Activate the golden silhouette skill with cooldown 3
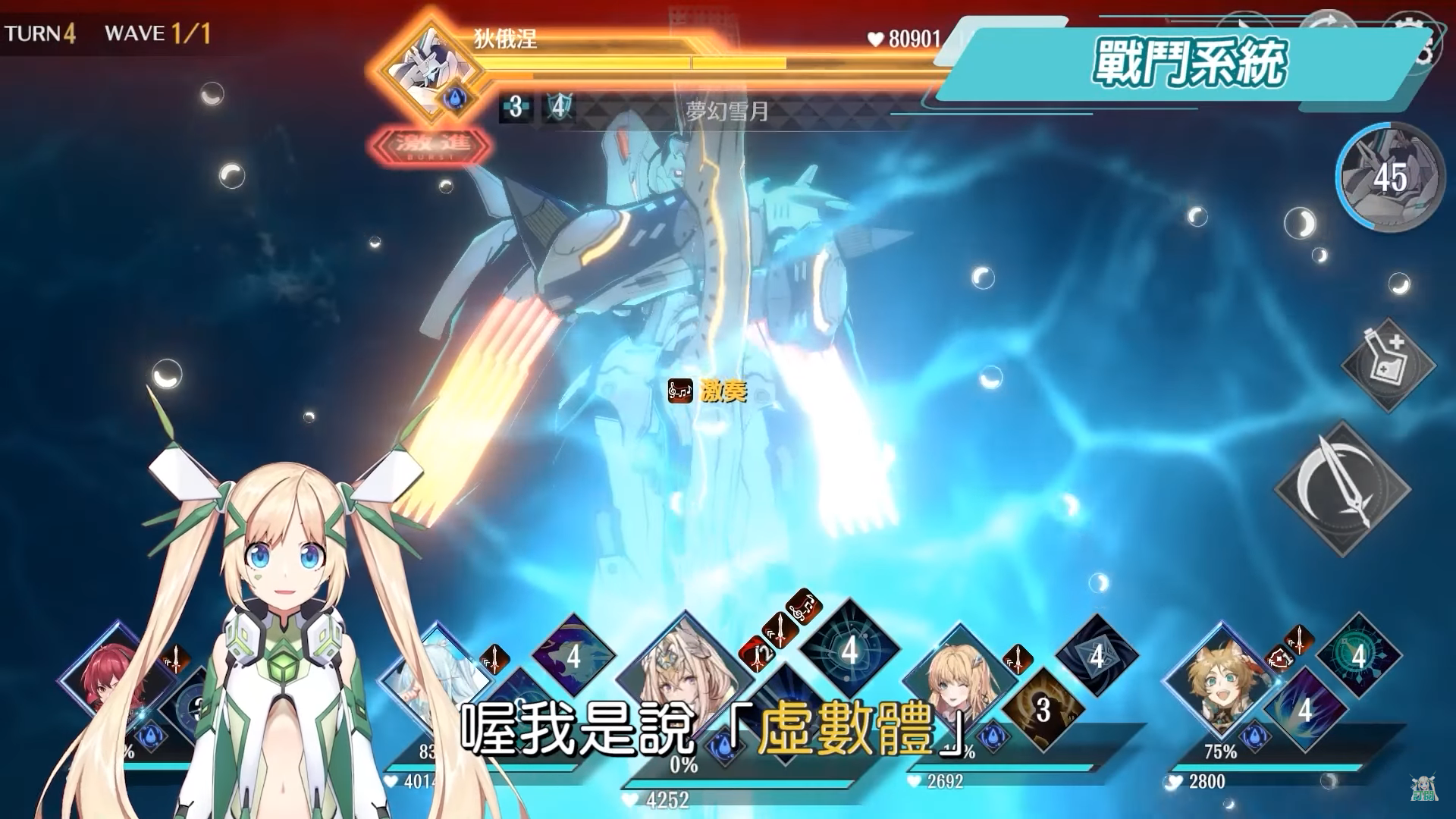Screen dimensions: 1456x819 tap(1043, 710)
